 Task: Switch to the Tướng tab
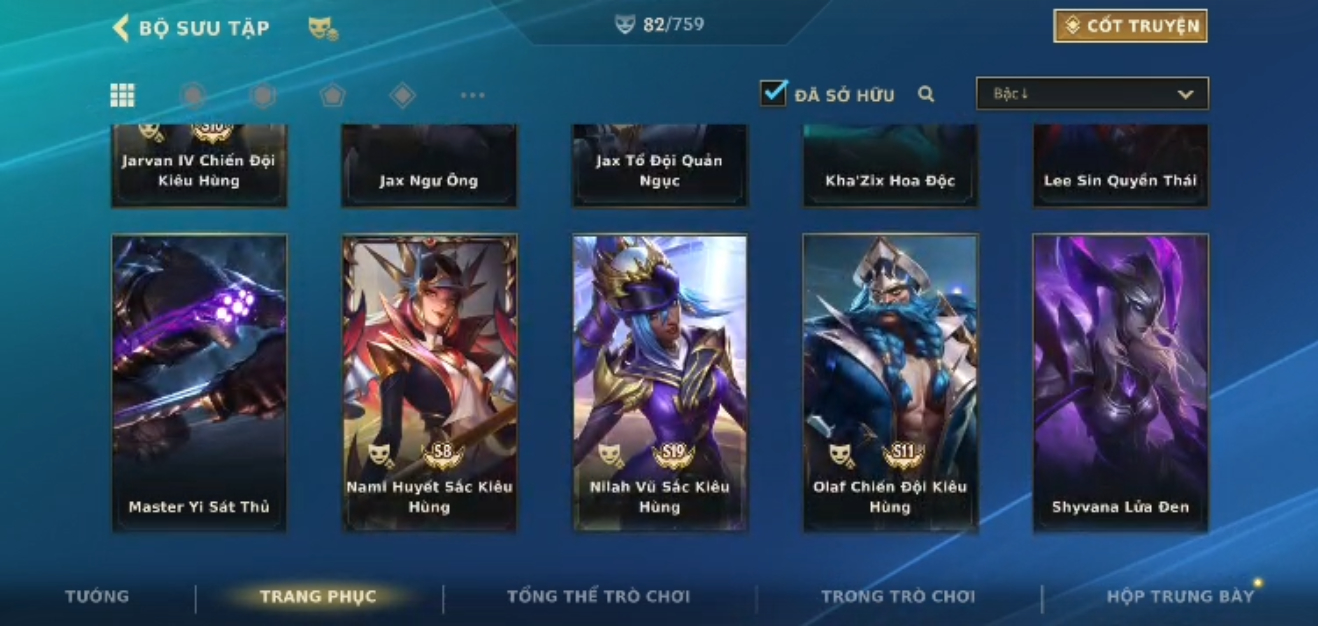click(97, 596)
